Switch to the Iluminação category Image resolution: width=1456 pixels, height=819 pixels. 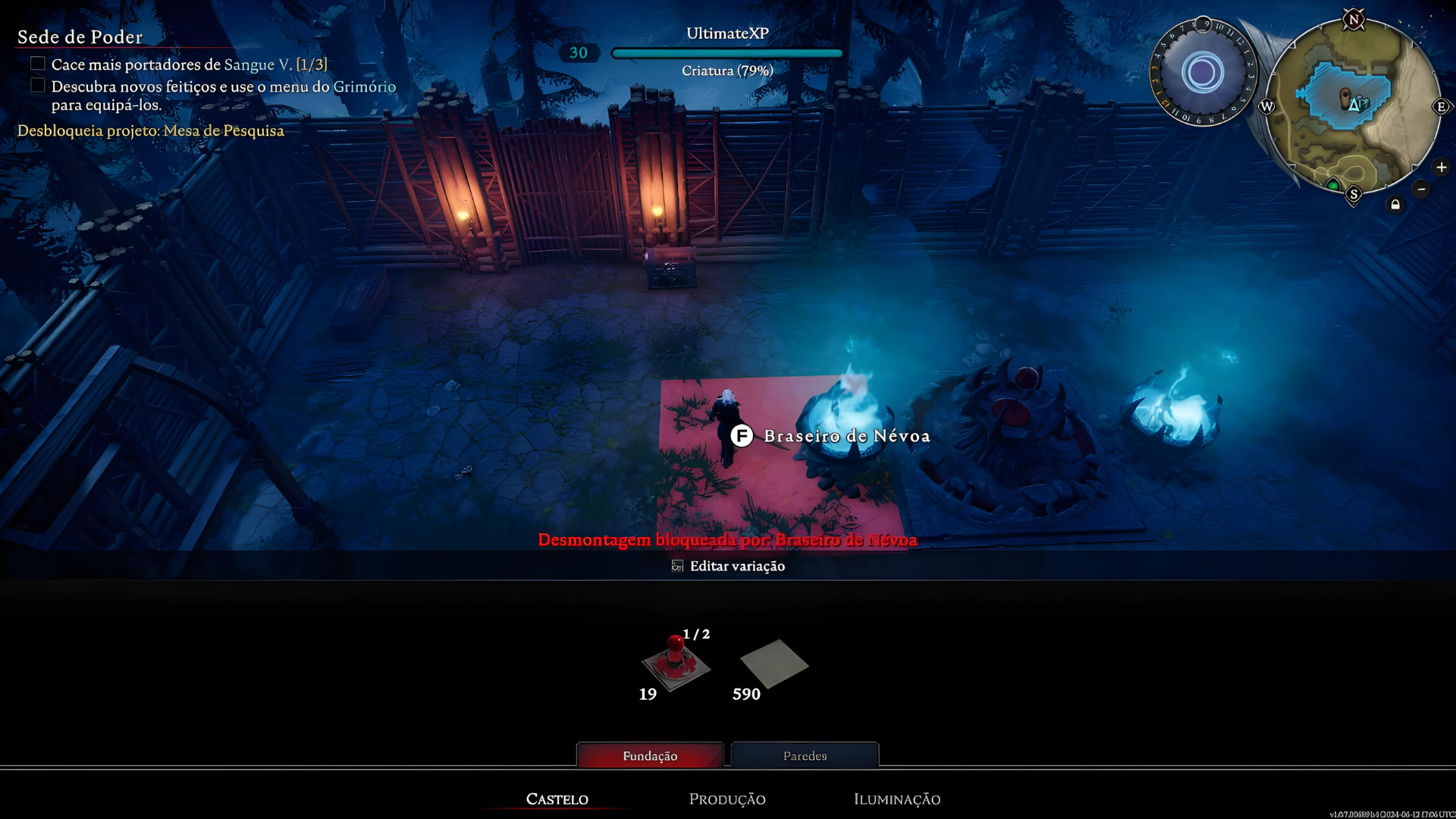tap(896, 799)
